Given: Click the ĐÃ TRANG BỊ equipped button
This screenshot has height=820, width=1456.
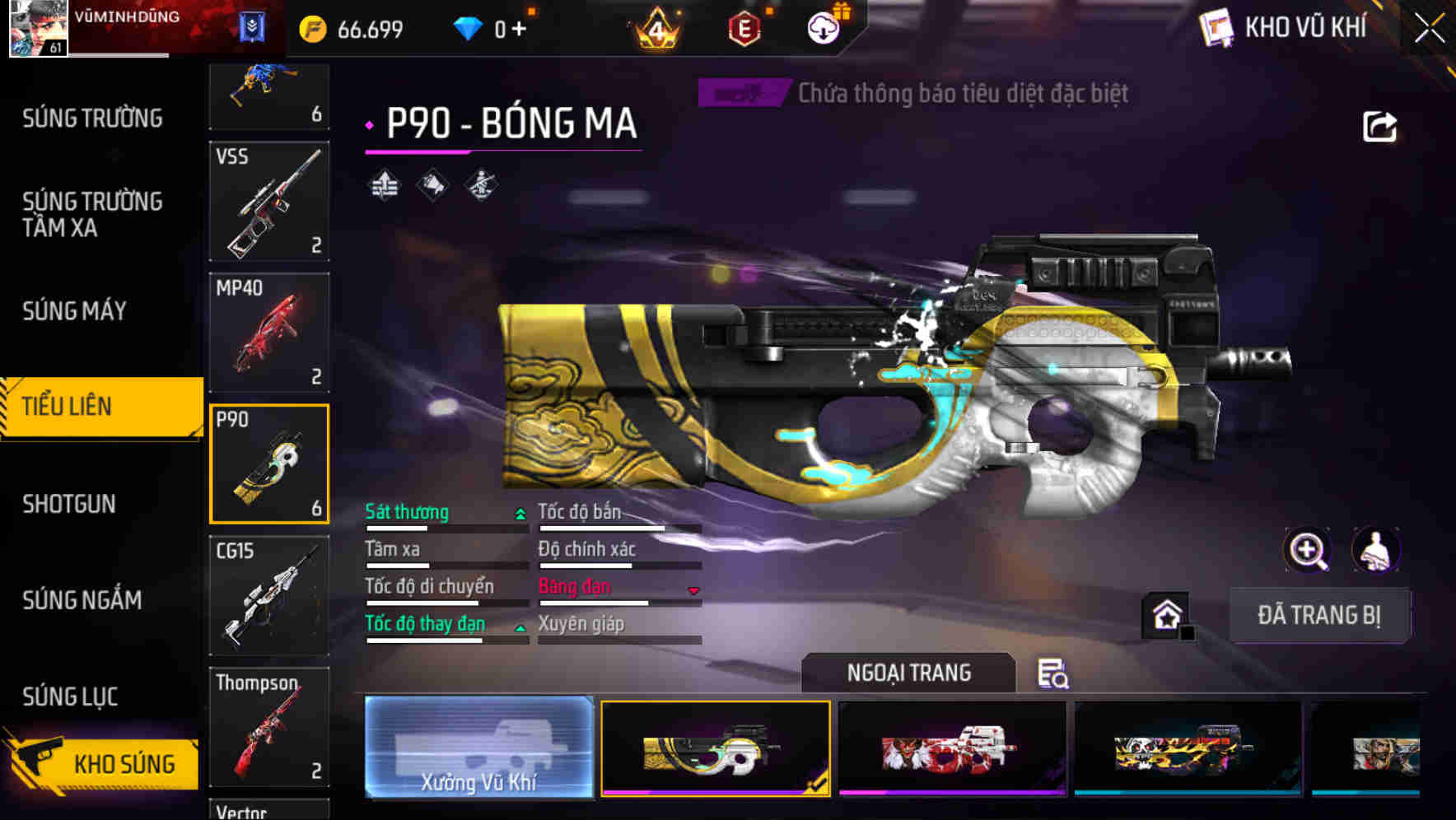Looking at the screenshot, I should click(1319, 615).
